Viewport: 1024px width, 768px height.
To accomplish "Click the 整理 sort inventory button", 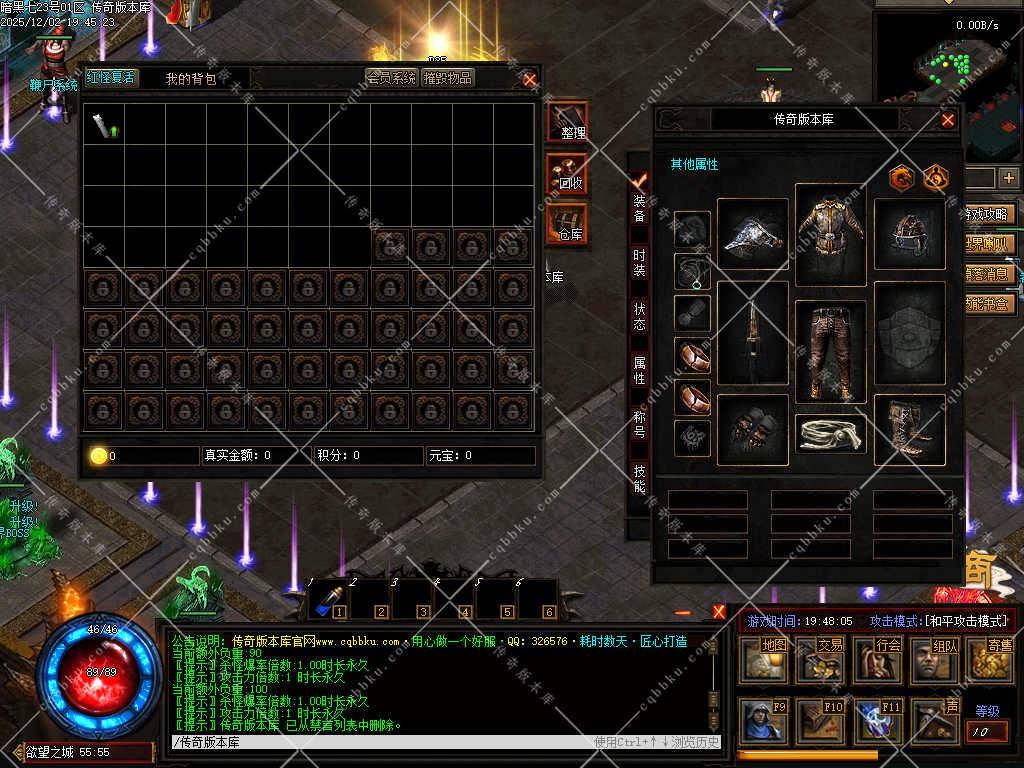I will 568,122.
